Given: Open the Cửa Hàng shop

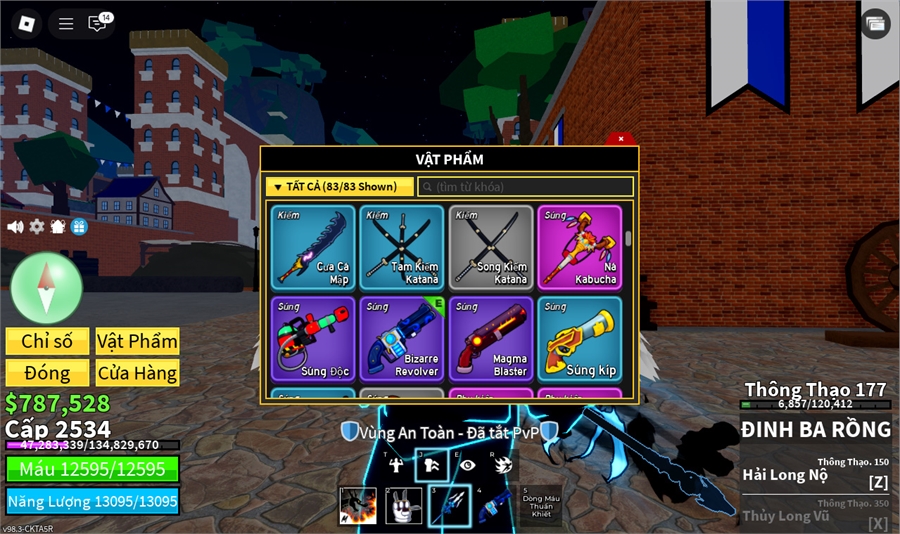Looking at the screenshot, I should (x=137, y=373).
